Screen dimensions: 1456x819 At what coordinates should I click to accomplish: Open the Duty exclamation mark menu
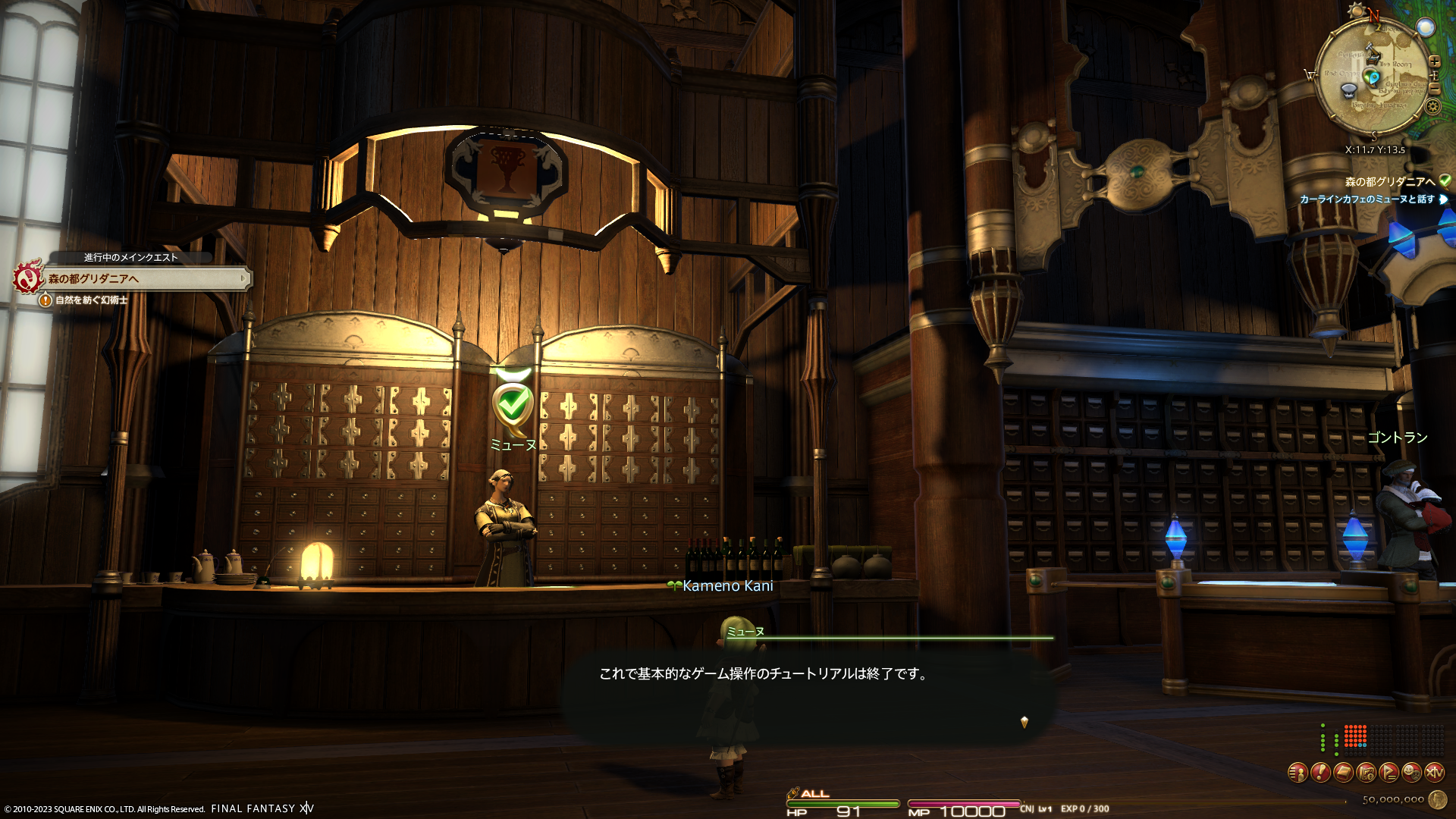(x=1320, y=773)
